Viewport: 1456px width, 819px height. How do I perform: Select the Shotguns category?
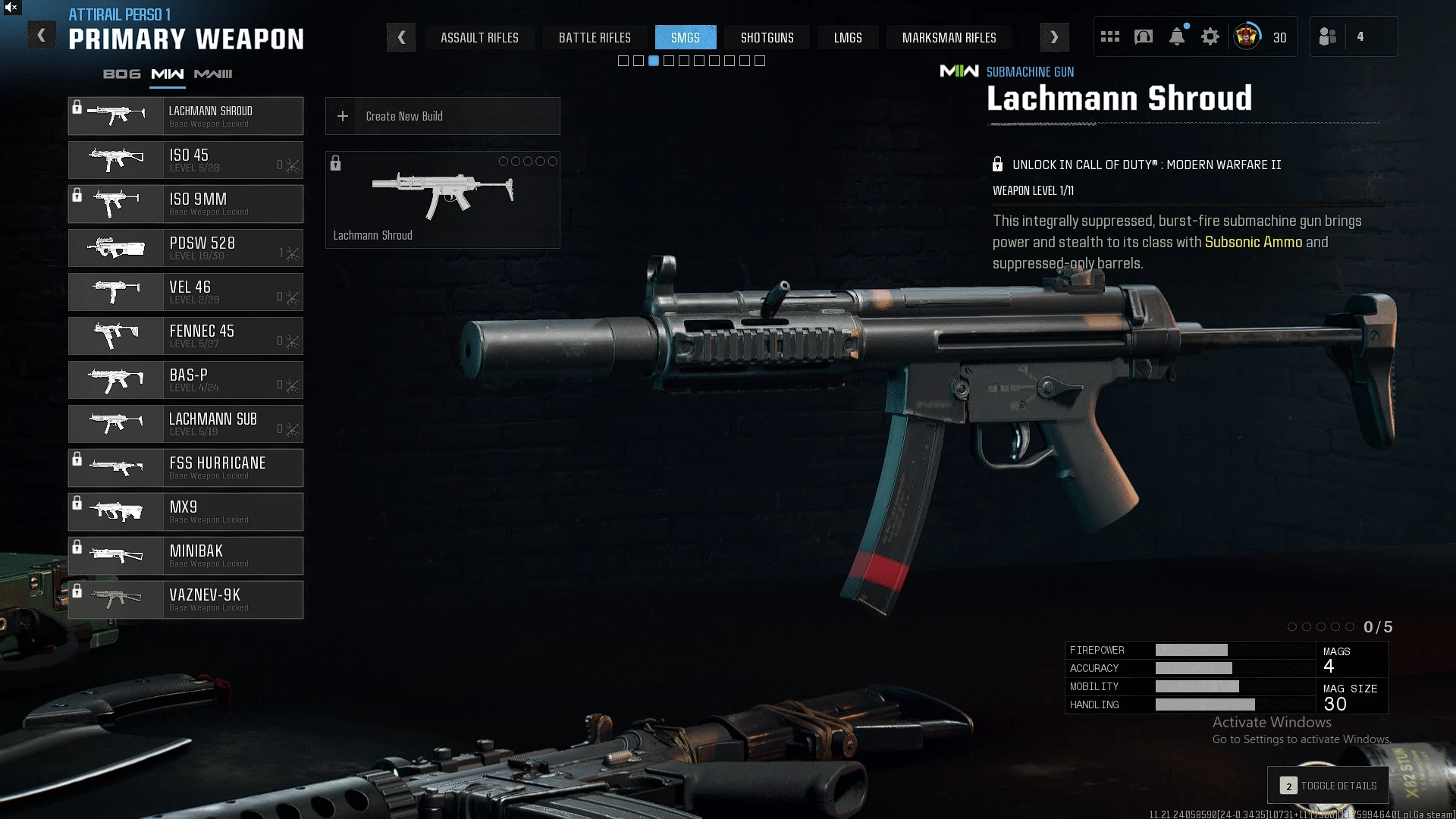point(767,37)
